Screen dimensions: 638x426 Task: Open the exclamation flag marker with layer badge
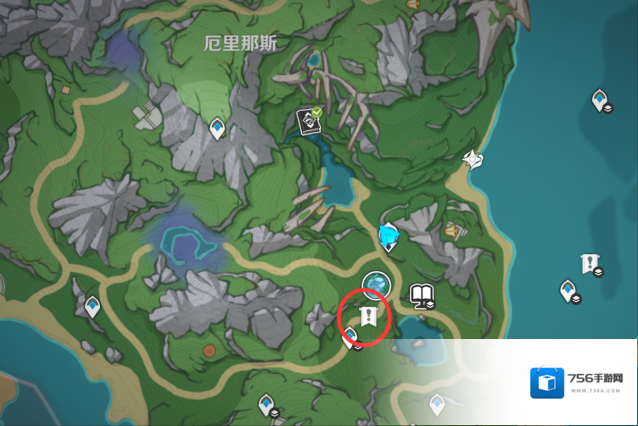pyautogui.click(x=590, y=264)
